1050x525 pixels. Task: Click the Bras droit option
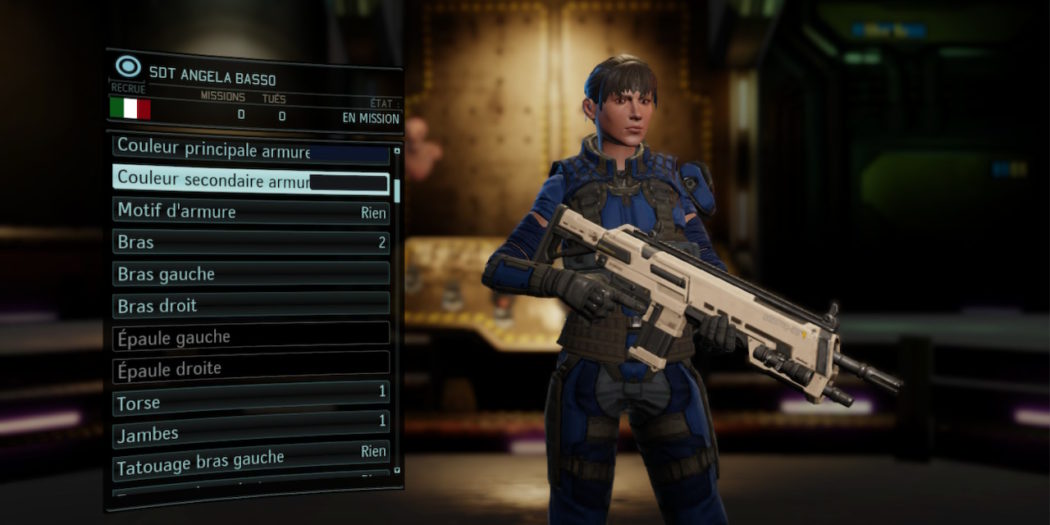pos(250,304)
